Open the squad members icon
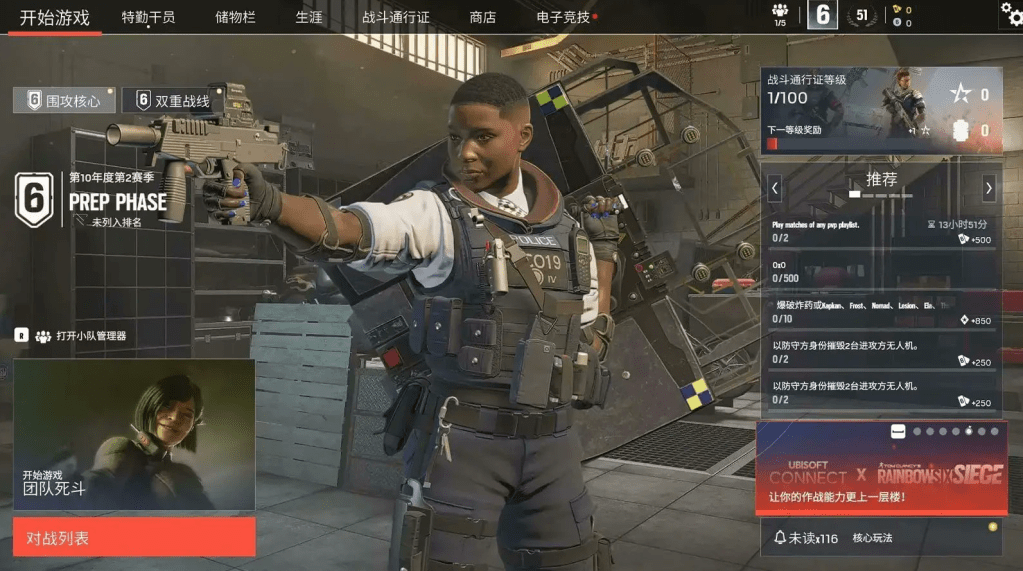The width and height of the screenshot is (1023, 571). pyautogui.click(x=780, y=14)
